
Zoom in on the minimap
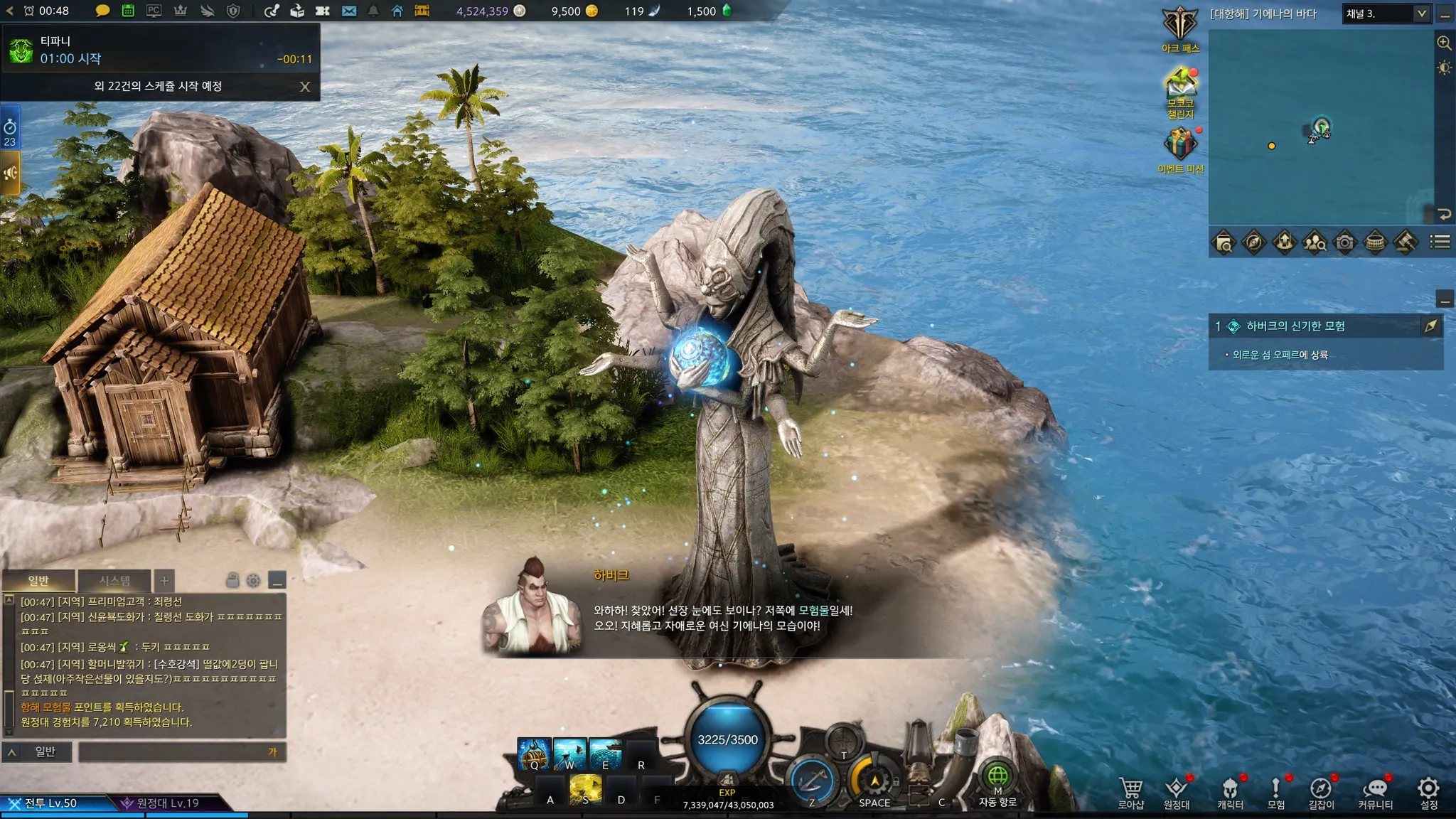[1444, 43]
